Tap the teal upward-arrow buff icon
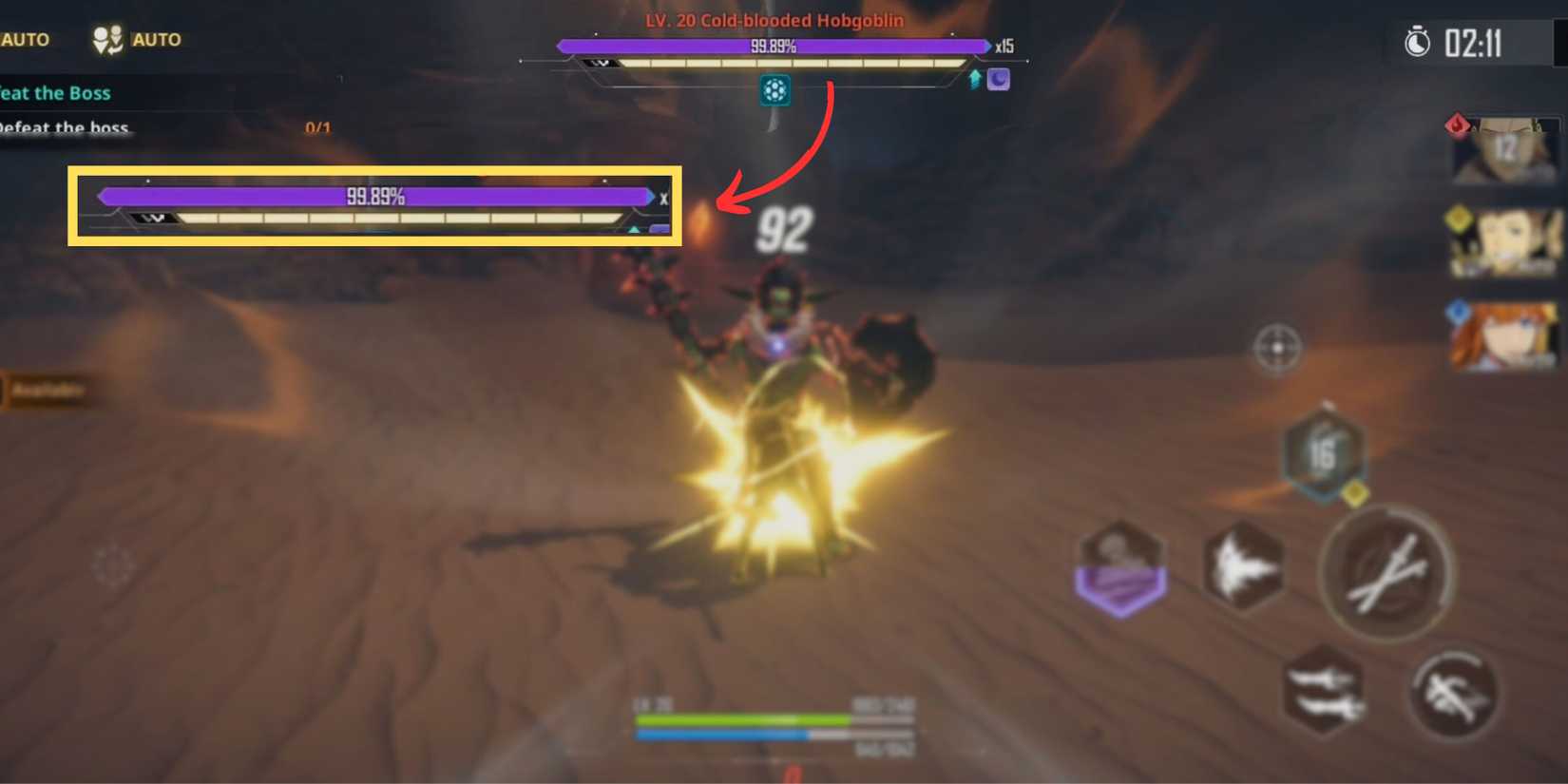 click(x=975, y=79)
